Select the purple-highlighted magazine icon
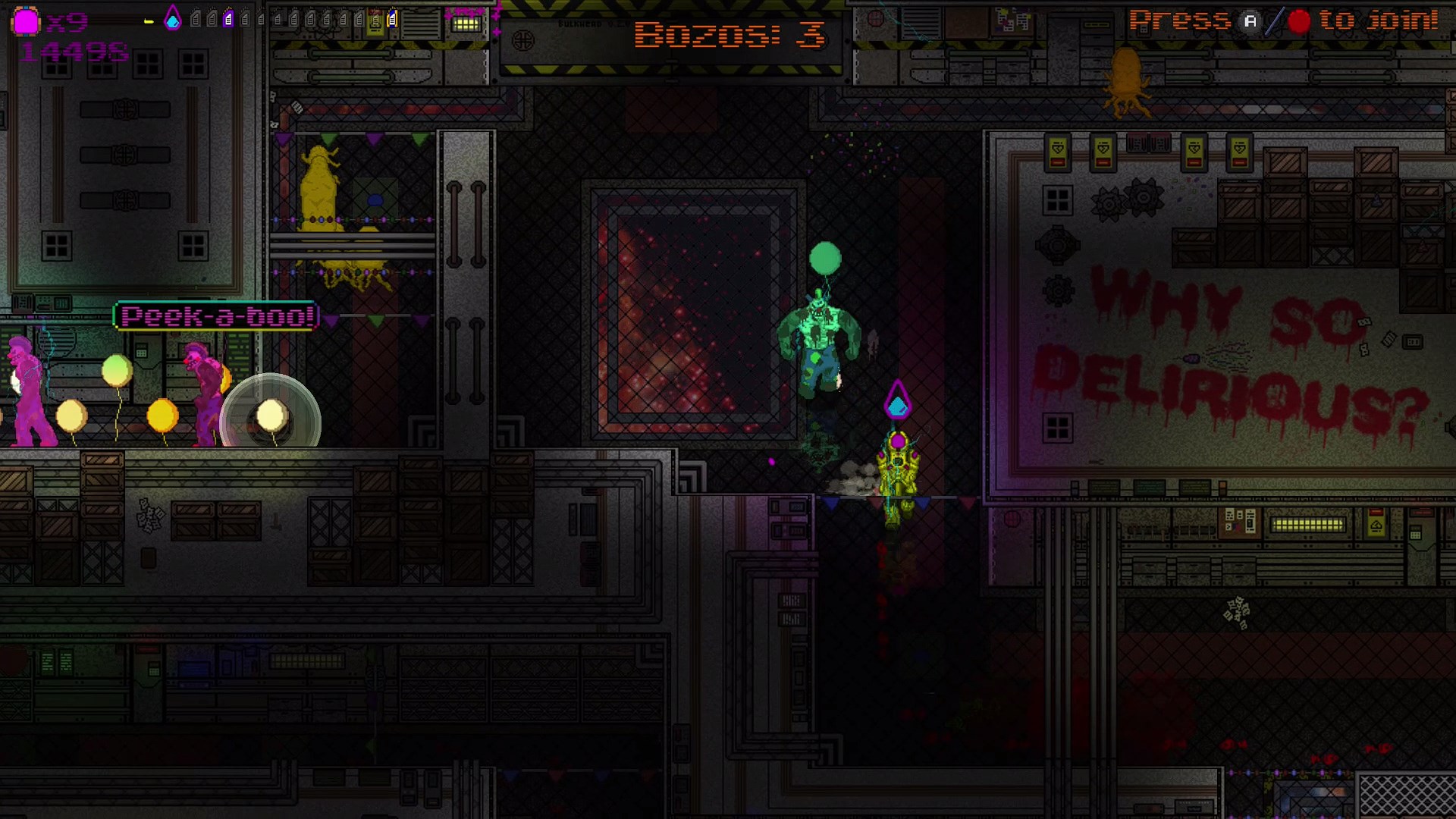This screenshot has width=1456, height=819. coord(227,19)
